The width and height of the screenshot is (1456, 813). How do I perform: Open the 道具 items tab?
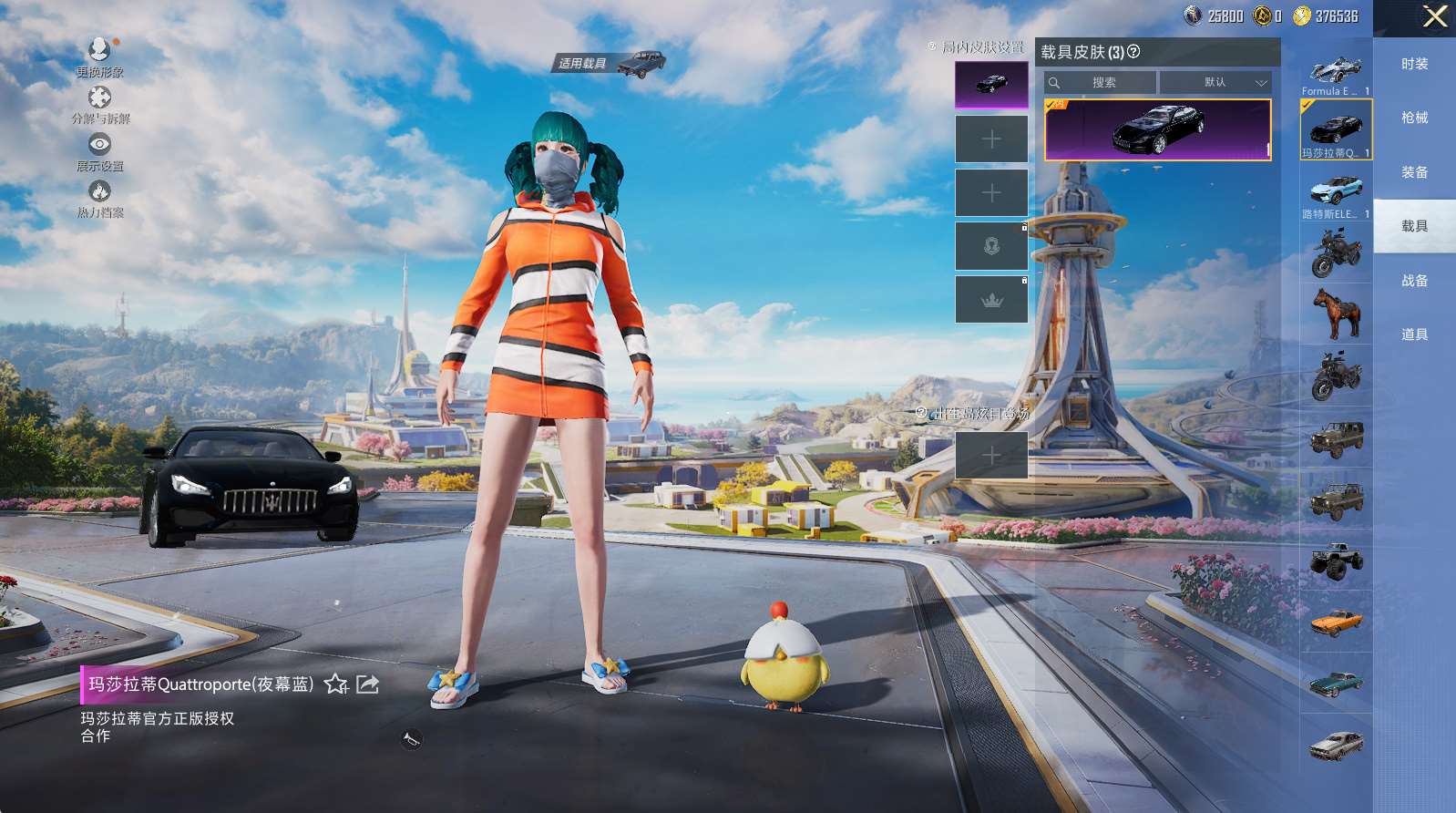1414,334
